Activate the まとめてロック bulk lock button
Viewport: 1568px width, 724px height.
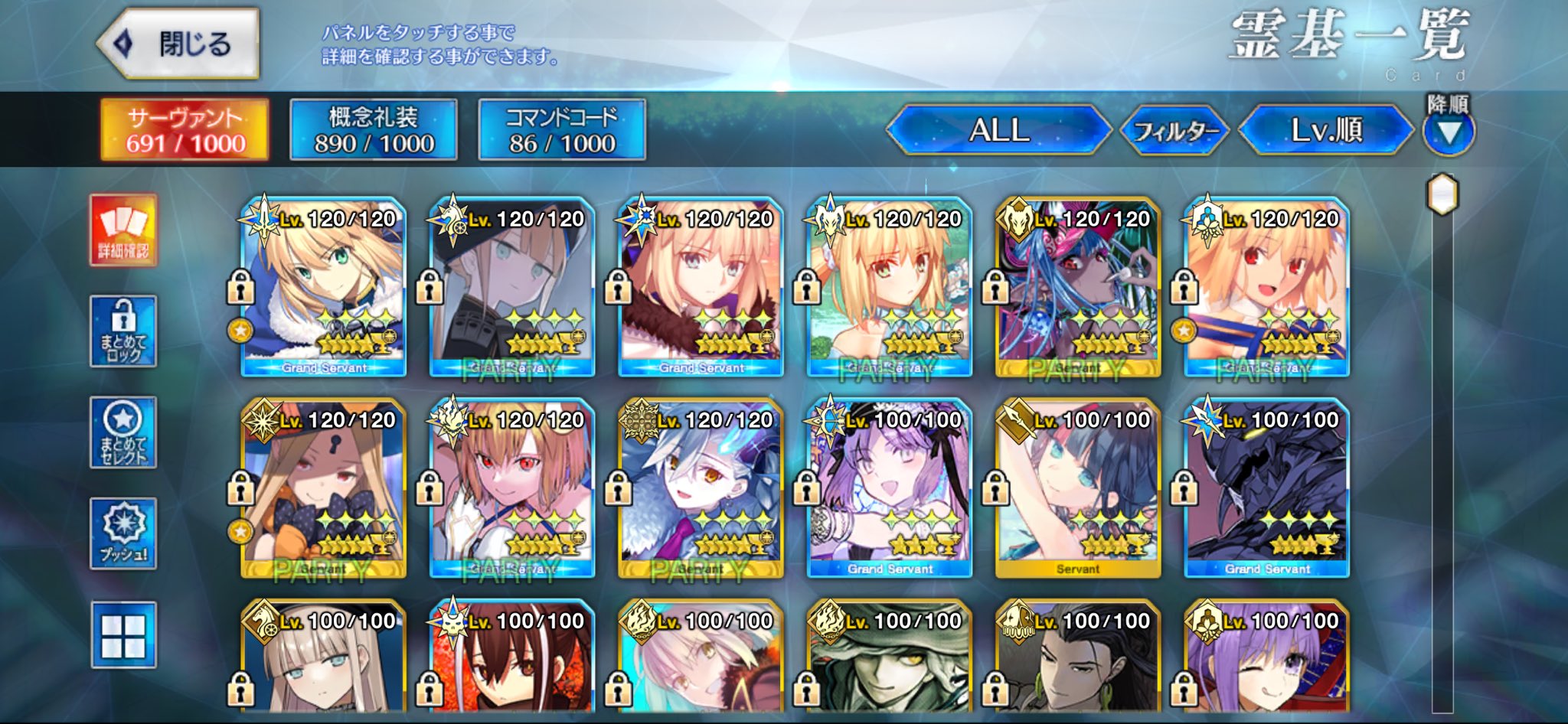pos(123,331)
